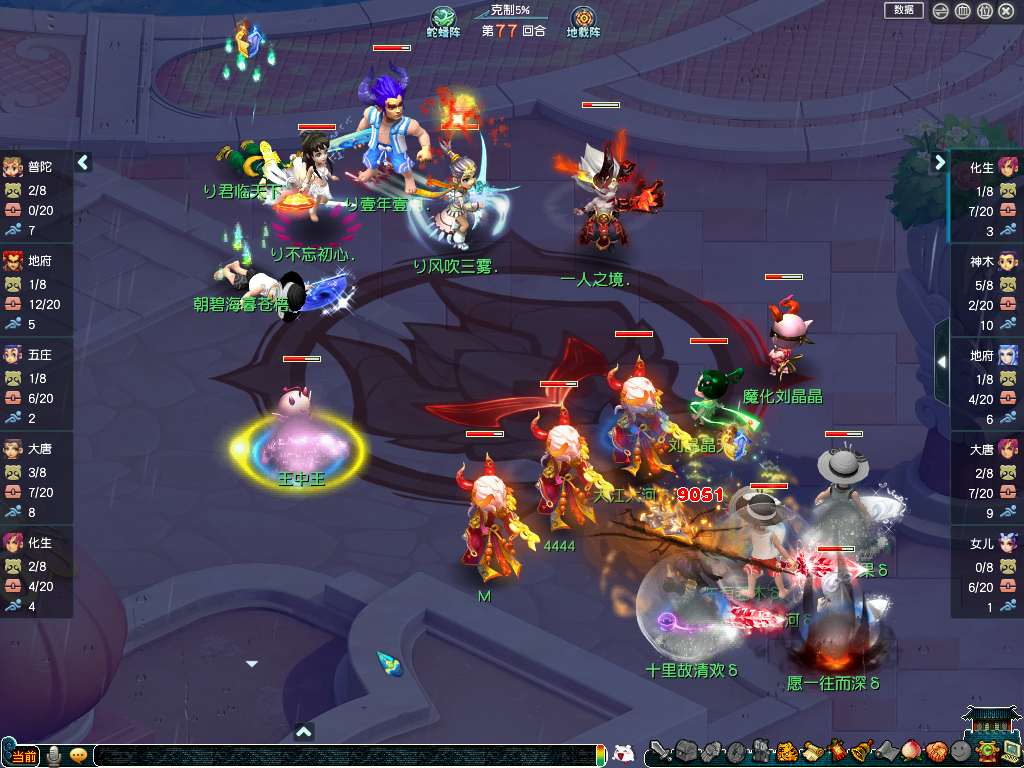Click the sword icon in toolbar
The height and width of the screenshot is (768, 1024).
pos(660,751)
